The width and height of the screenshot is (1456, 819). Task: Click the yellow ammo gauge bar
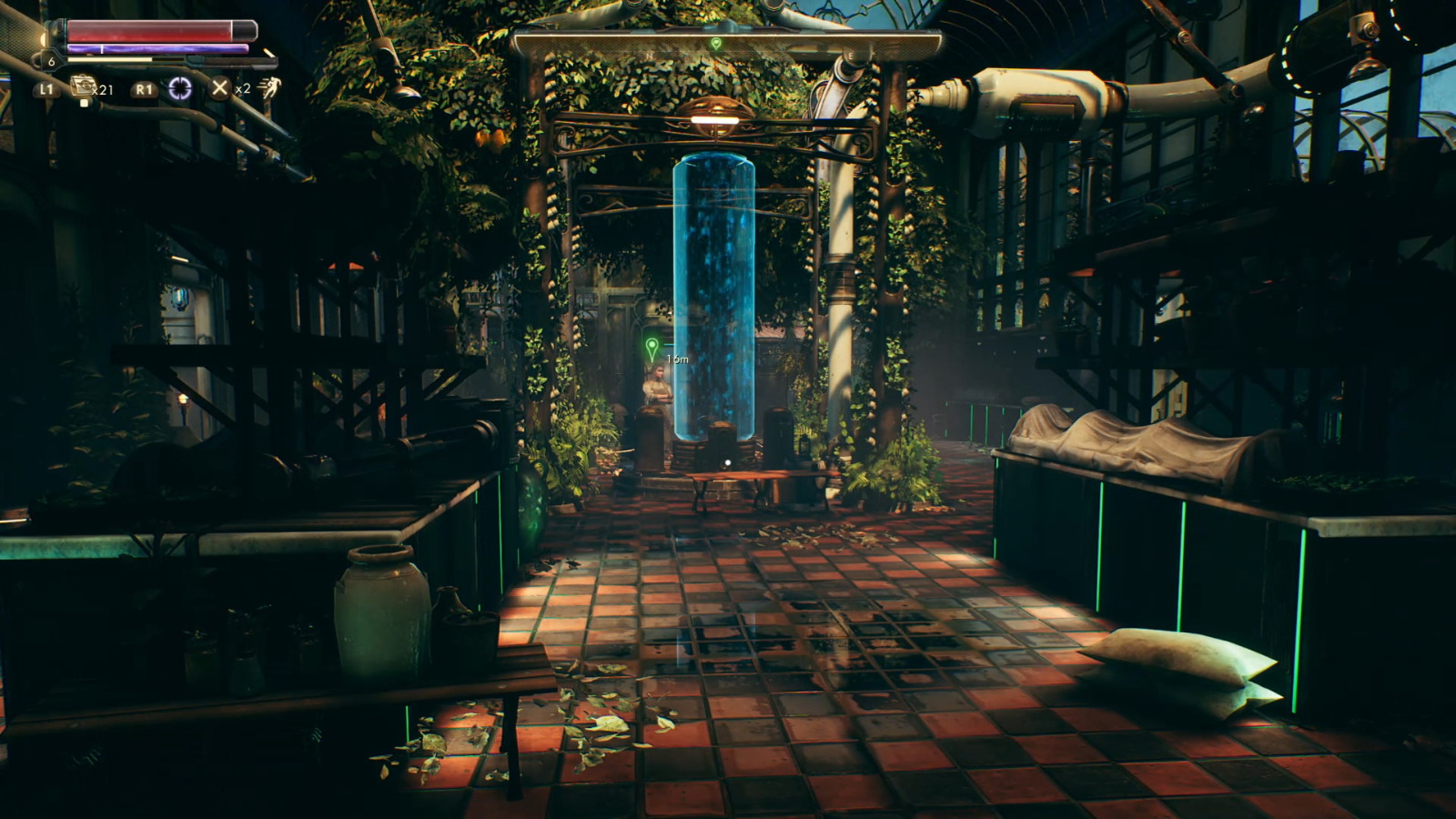pyautogui.click(x=109, y=59)
